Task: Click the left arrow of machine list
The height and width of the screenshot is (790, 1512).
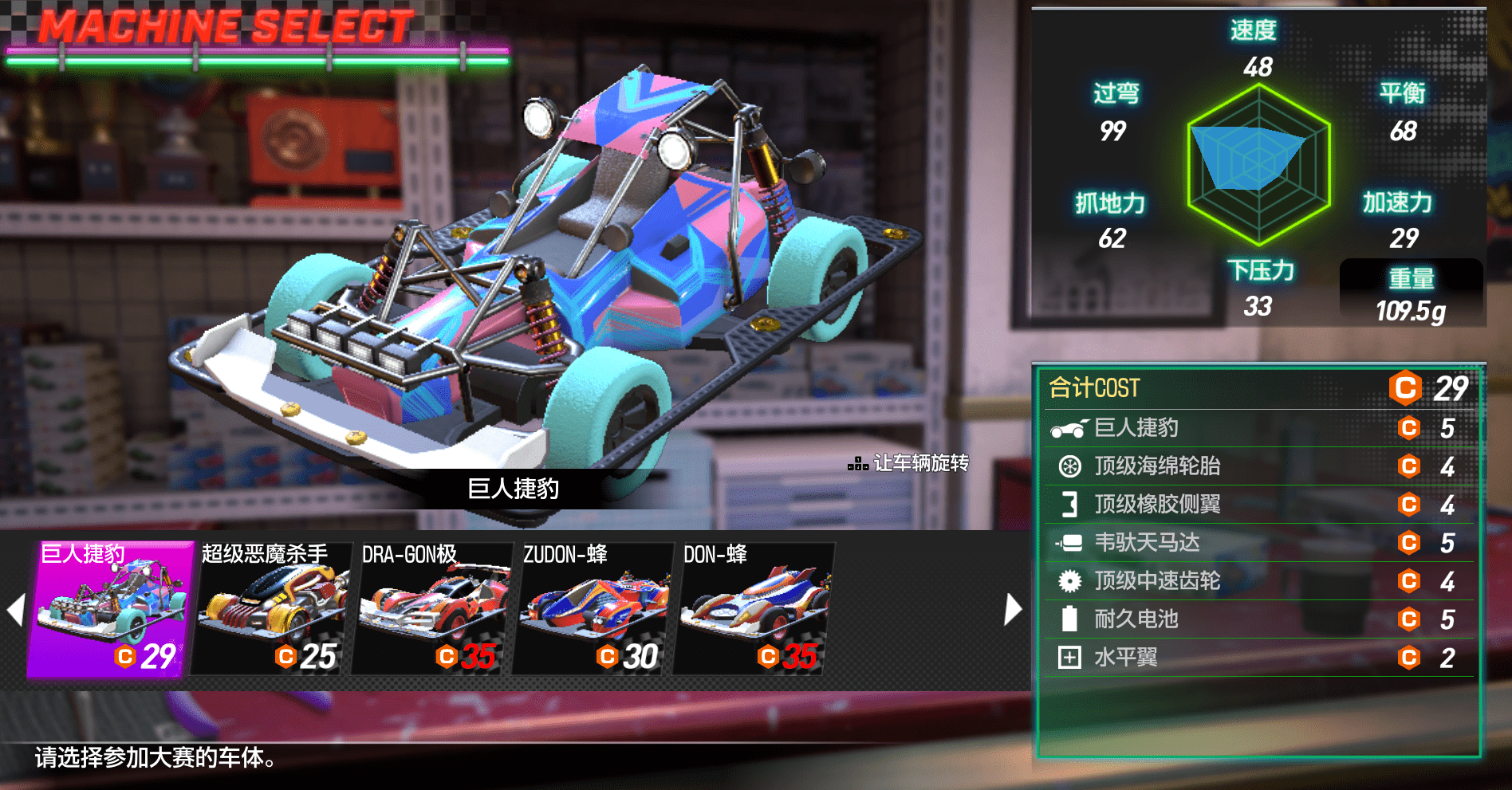Action: pos(15,610)
